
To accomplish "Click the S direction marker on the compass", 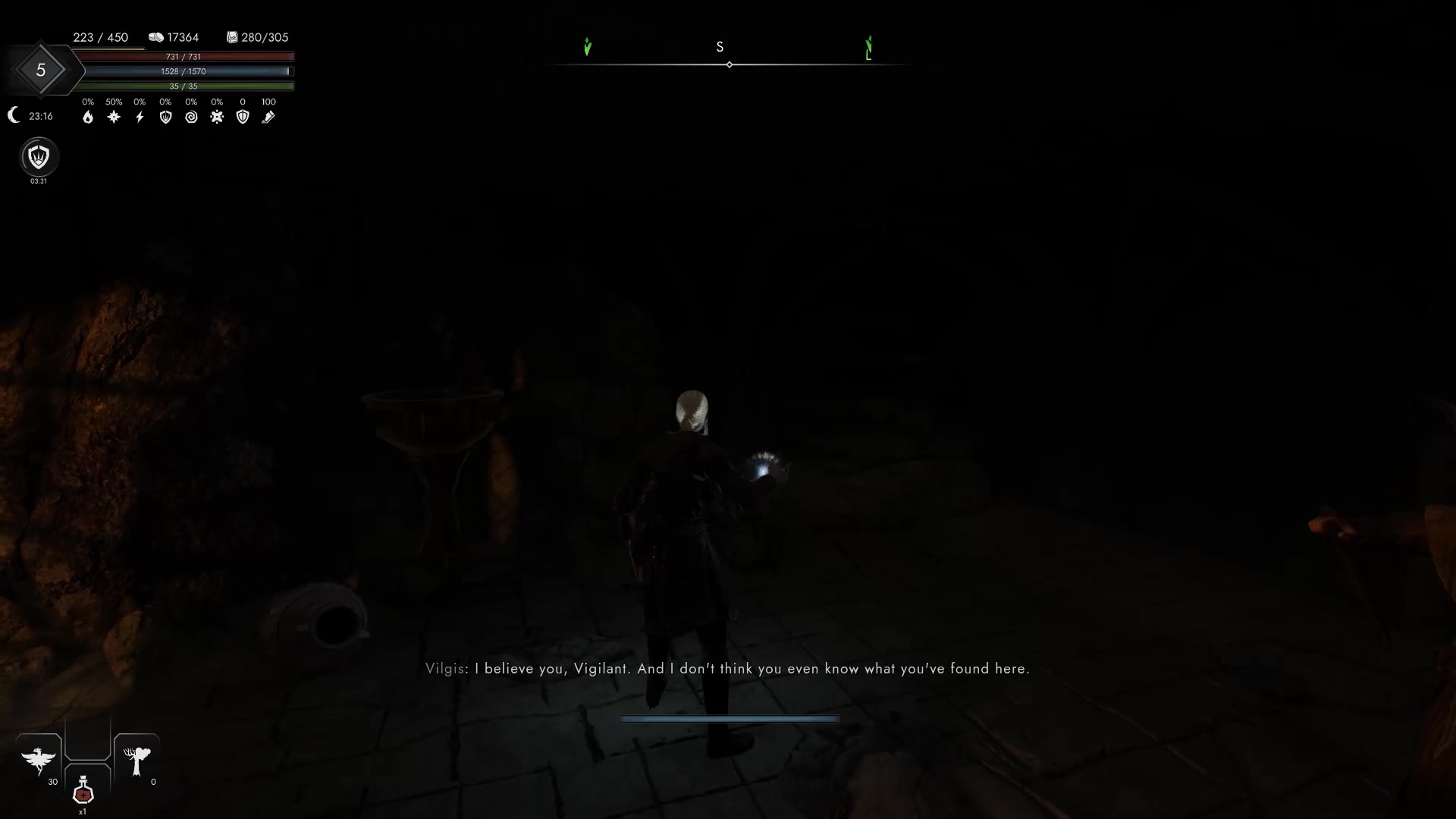I will click(x=720, y=46).
